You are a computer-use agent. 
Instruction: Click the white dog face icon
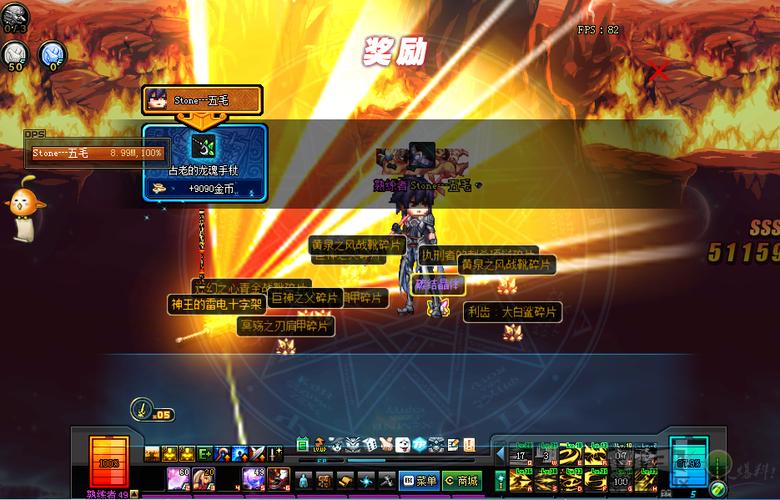tap(402, 444)
